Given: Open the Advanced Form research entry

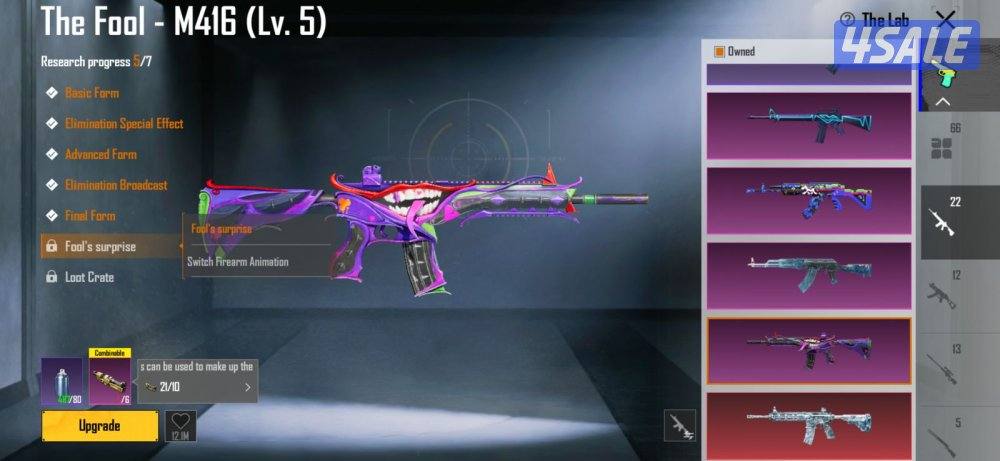Looking at the screenshot, I should point(100,155).
